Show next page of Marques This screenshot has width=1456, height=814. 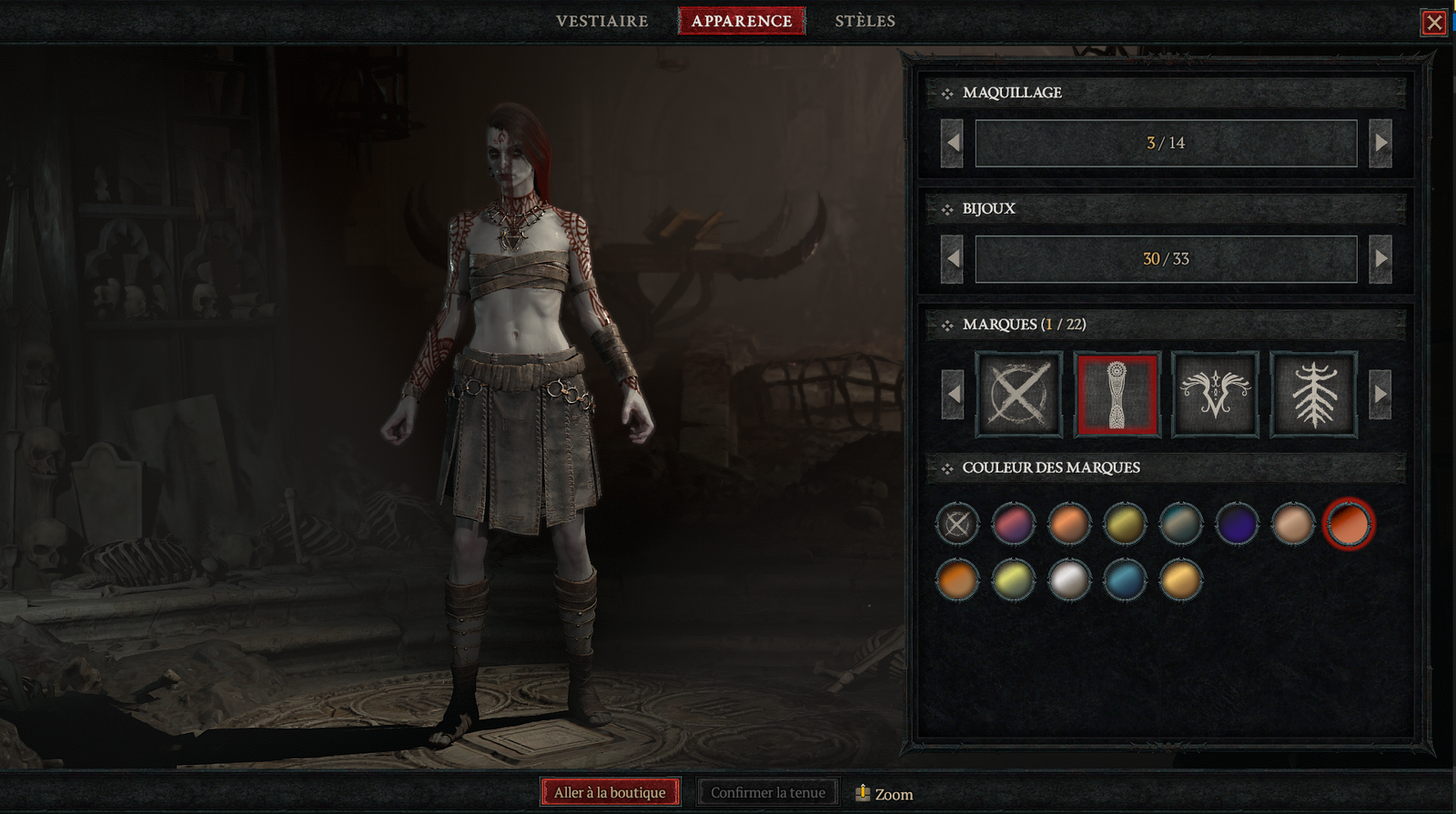click(1380, 395)
